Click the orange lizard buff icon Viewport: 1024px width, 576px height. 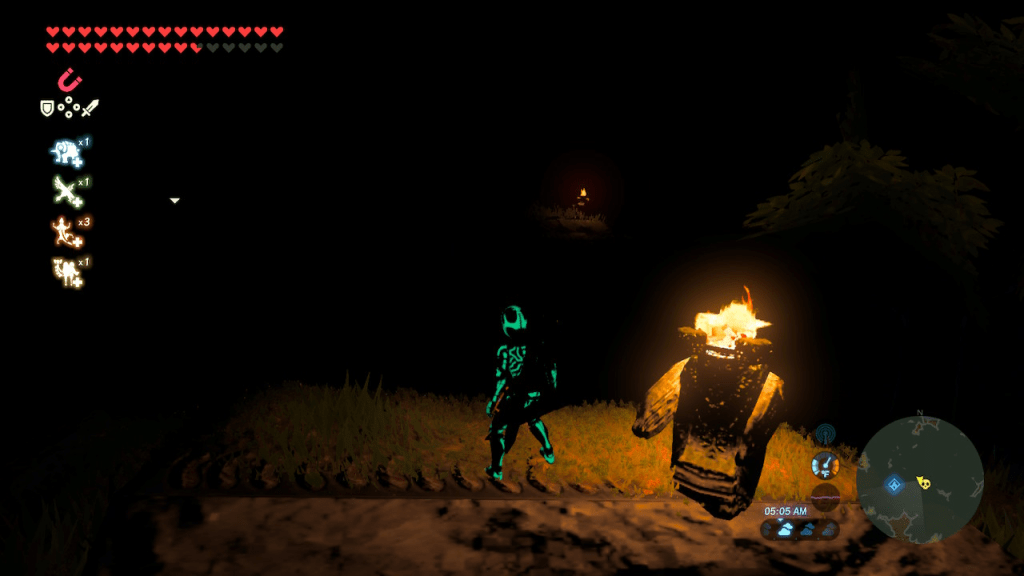(x=67, y=231)
